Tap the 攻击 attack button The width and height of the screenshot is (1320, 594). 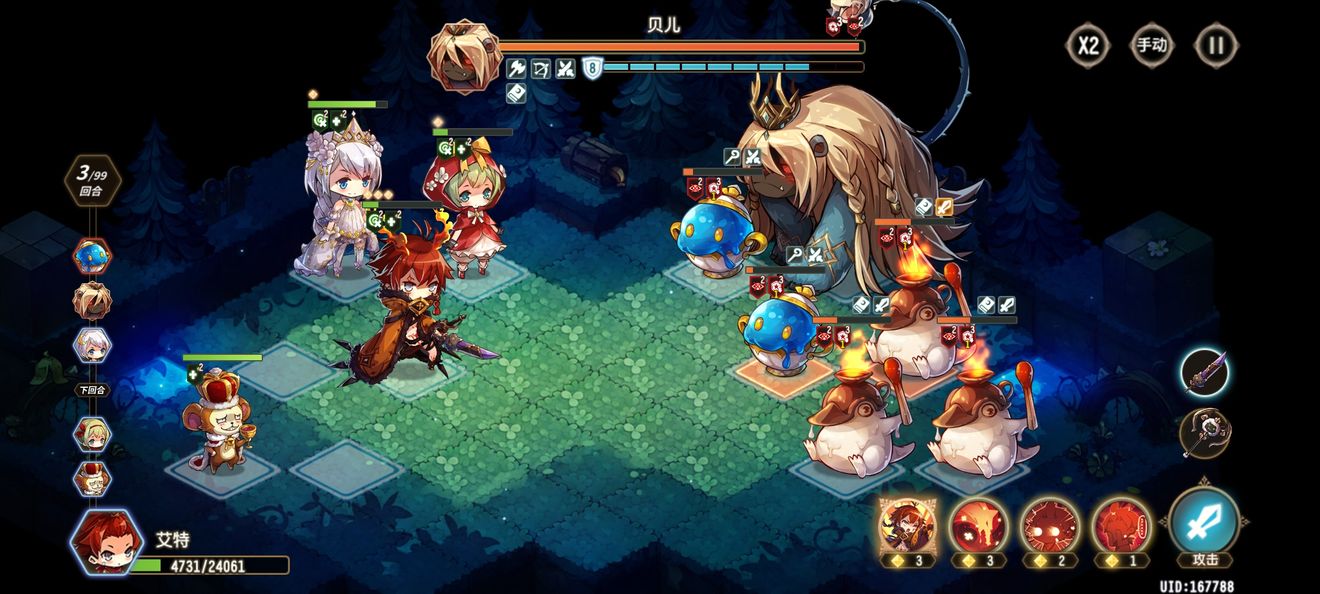pos(1204,525)
